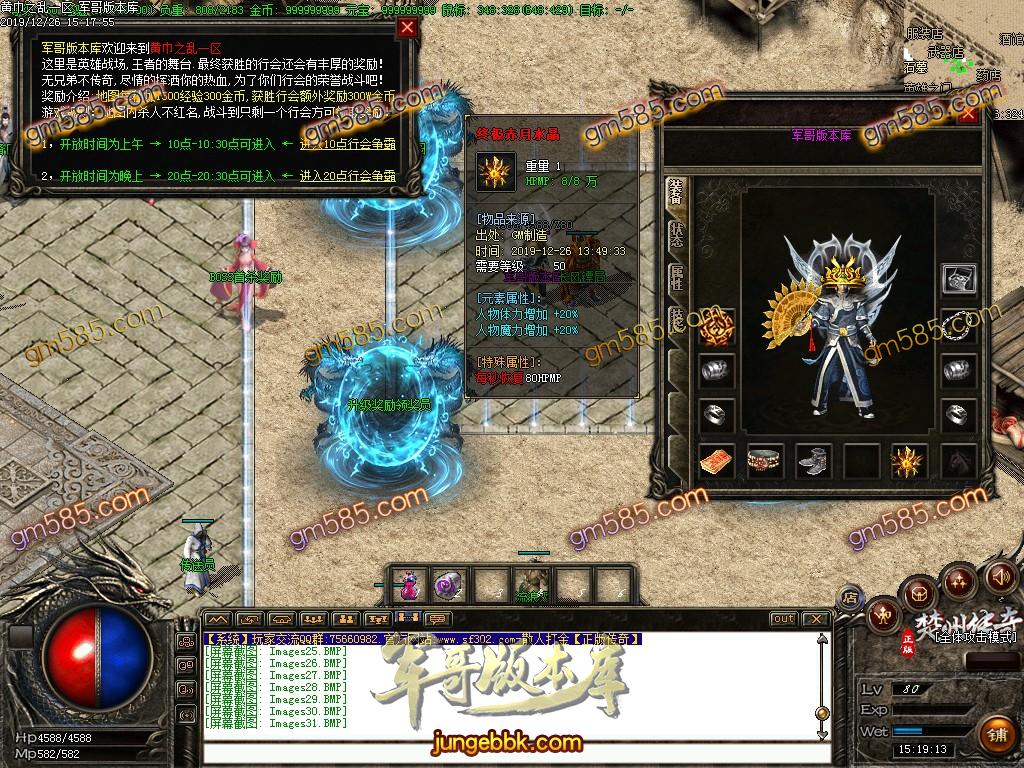Select the sun crystal equipment slot
This screenshot has width=1024, height=768.
908,461
